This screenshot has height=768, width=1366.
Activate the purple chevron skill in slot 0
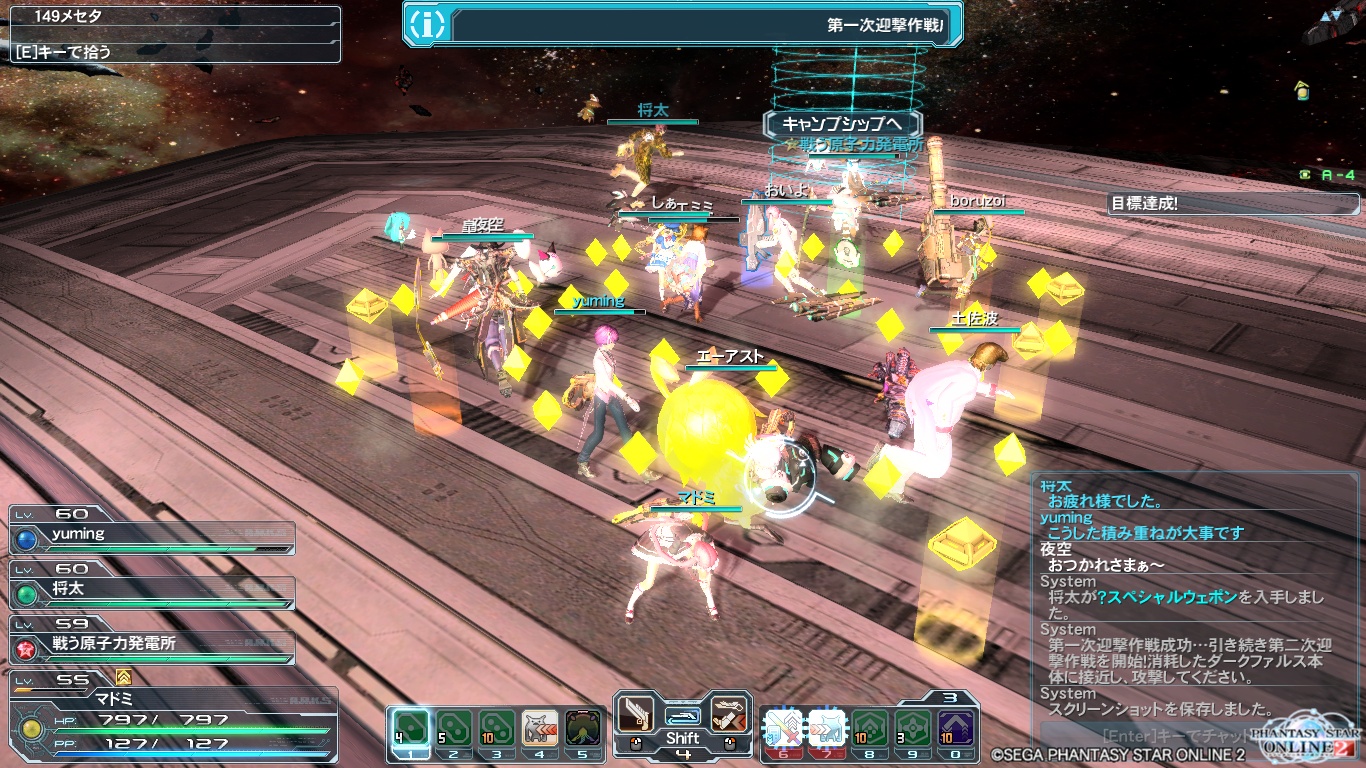click(x=955, y=727)
